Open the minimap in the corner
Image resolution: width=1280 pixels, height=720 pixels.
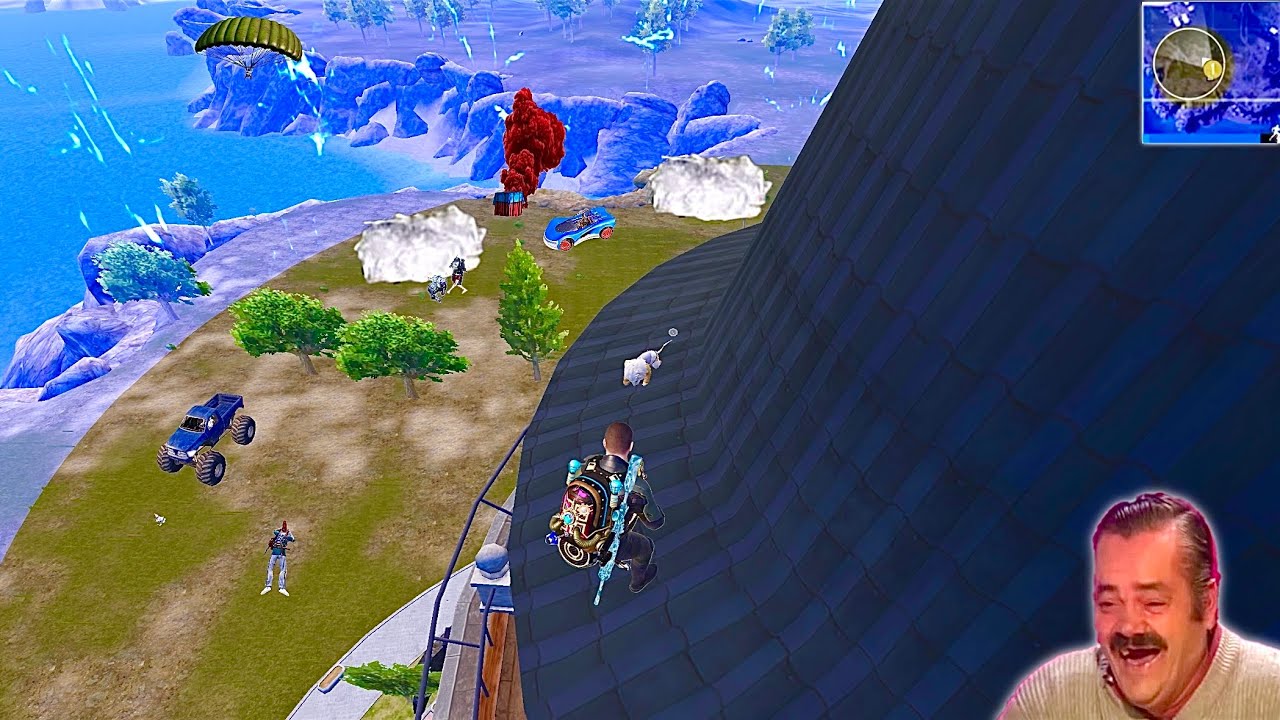(1210, 72)
